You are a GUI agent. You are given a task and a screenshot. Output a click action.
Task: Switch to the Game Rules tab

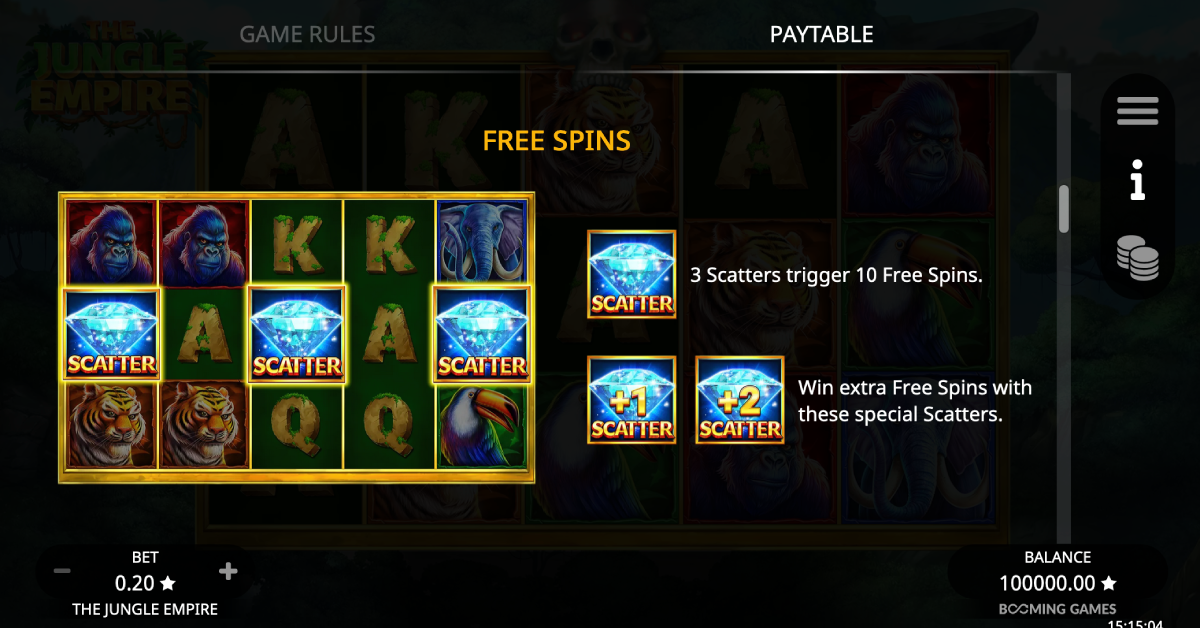[307, 35]
